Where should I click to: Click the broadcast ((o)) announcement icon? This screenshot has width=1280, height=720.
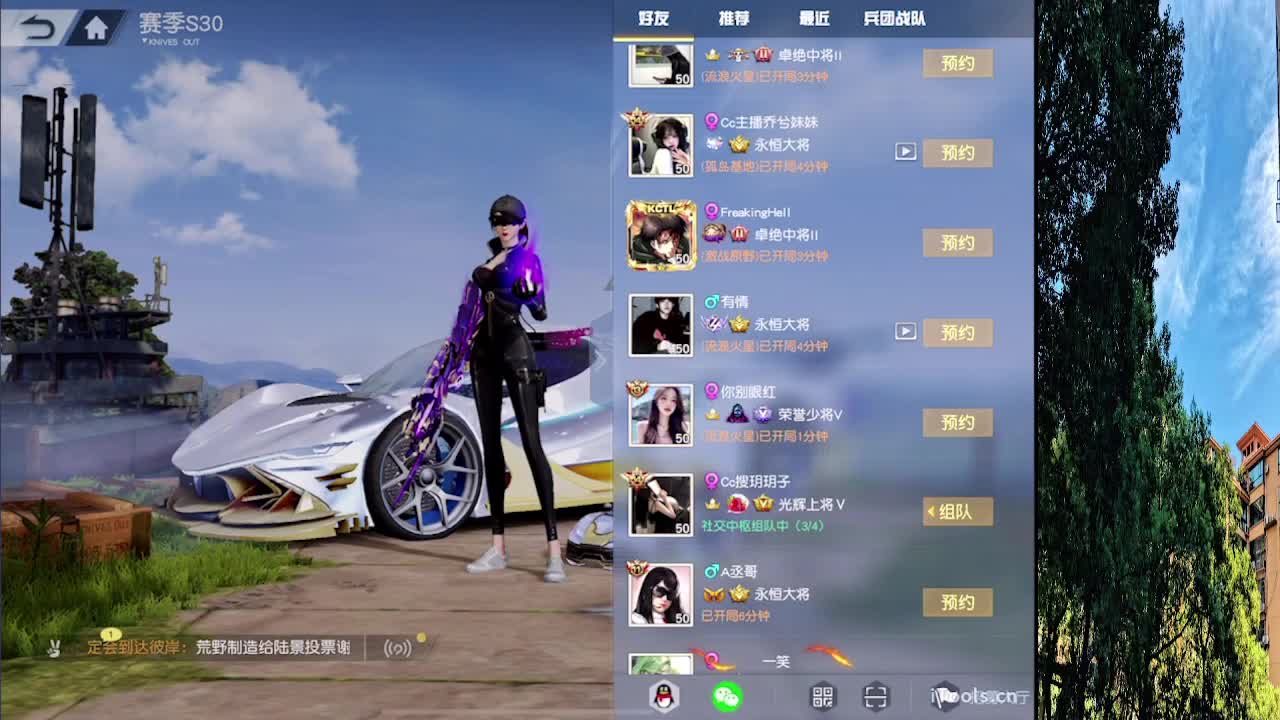[397, 648]
